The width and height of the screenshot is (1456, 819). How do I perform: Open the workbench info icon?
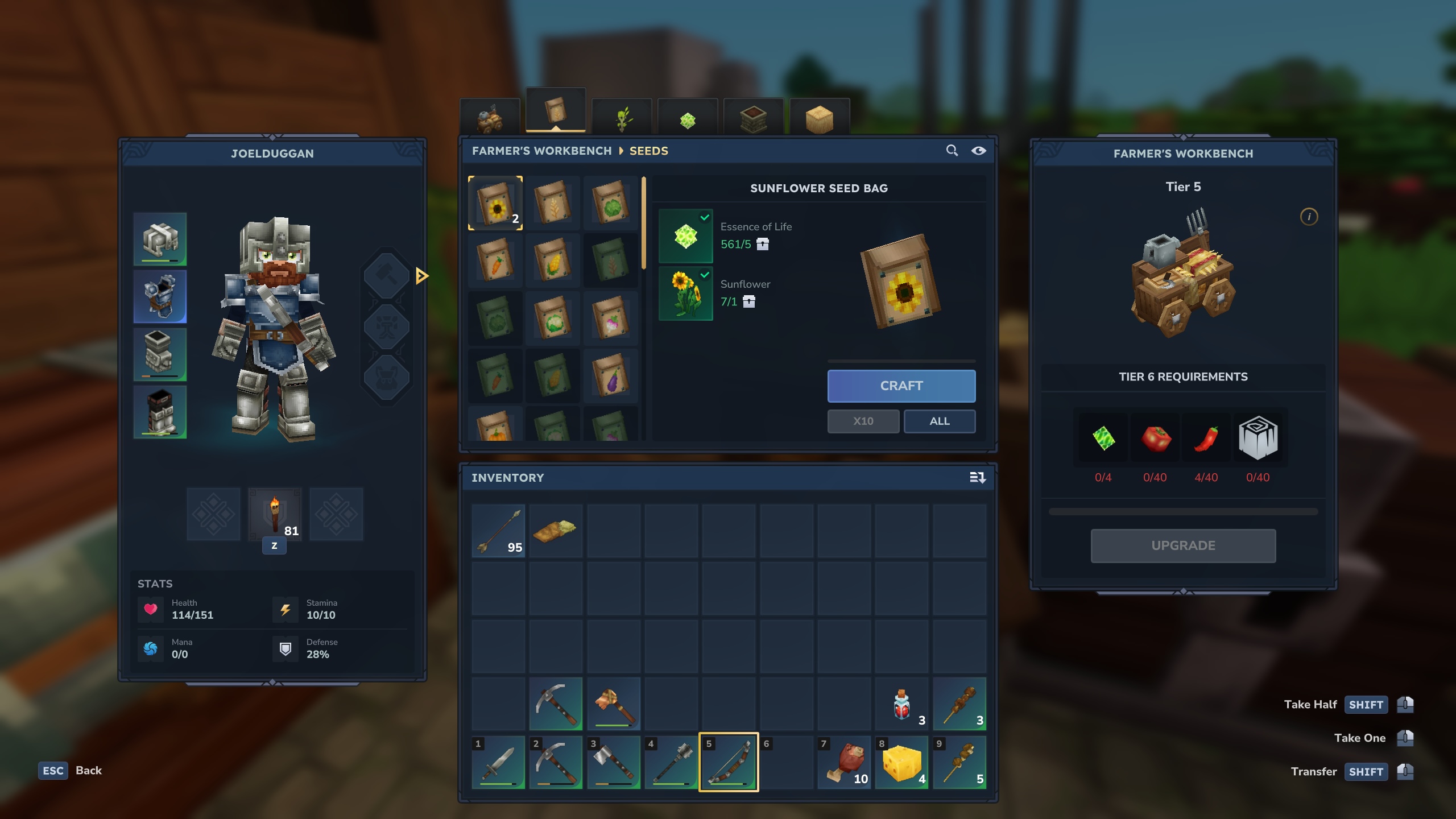(x=1309, y=217)
